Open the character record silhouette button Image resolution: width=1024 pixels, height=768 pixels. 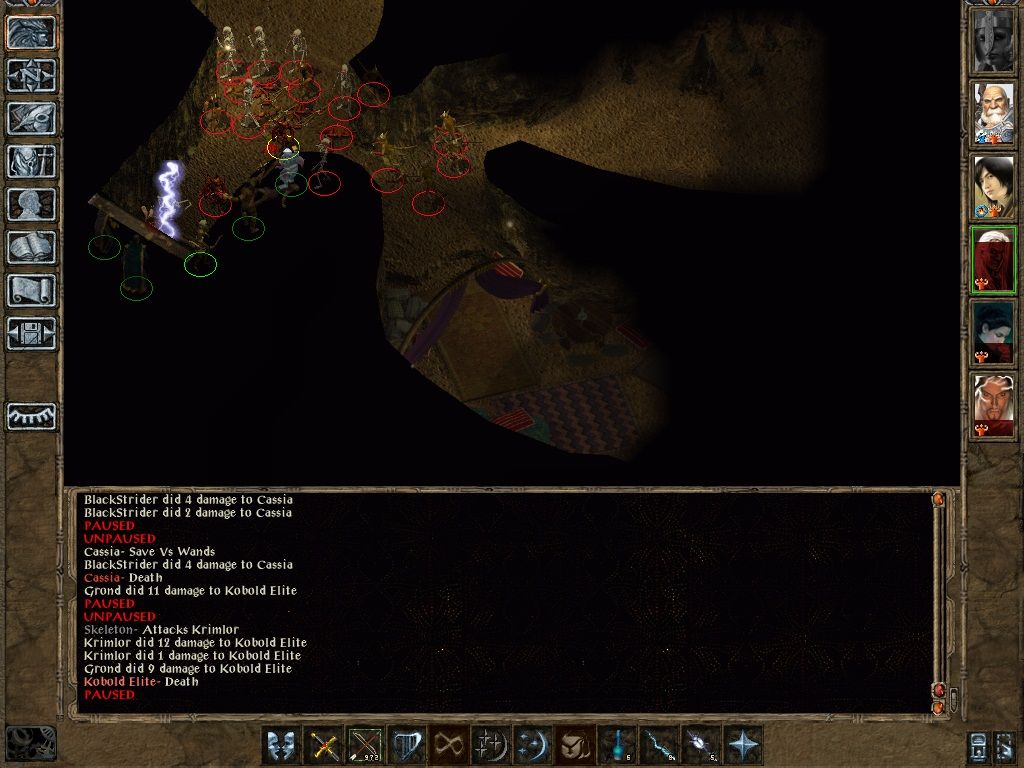pyautogui.click(x=32, y=204)
